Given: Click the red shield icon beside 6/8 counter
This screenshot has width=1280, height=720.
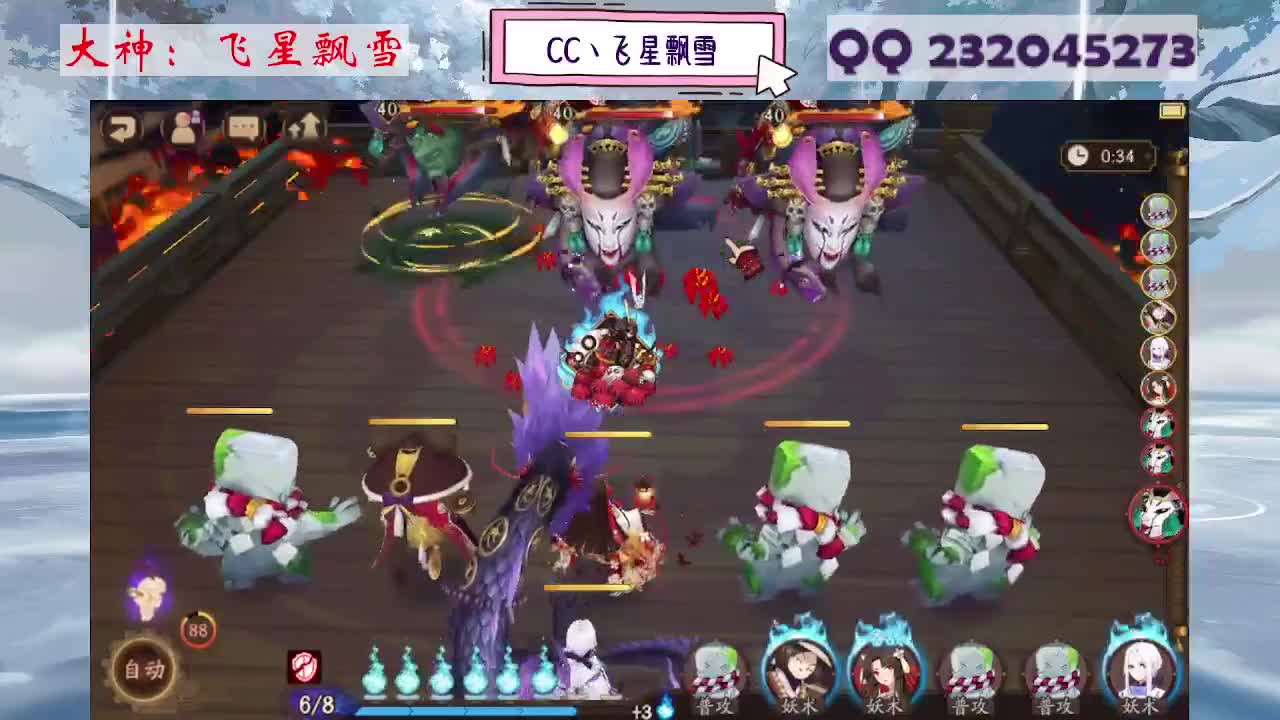Looking at the screenshot, I should tap(304, 668).
